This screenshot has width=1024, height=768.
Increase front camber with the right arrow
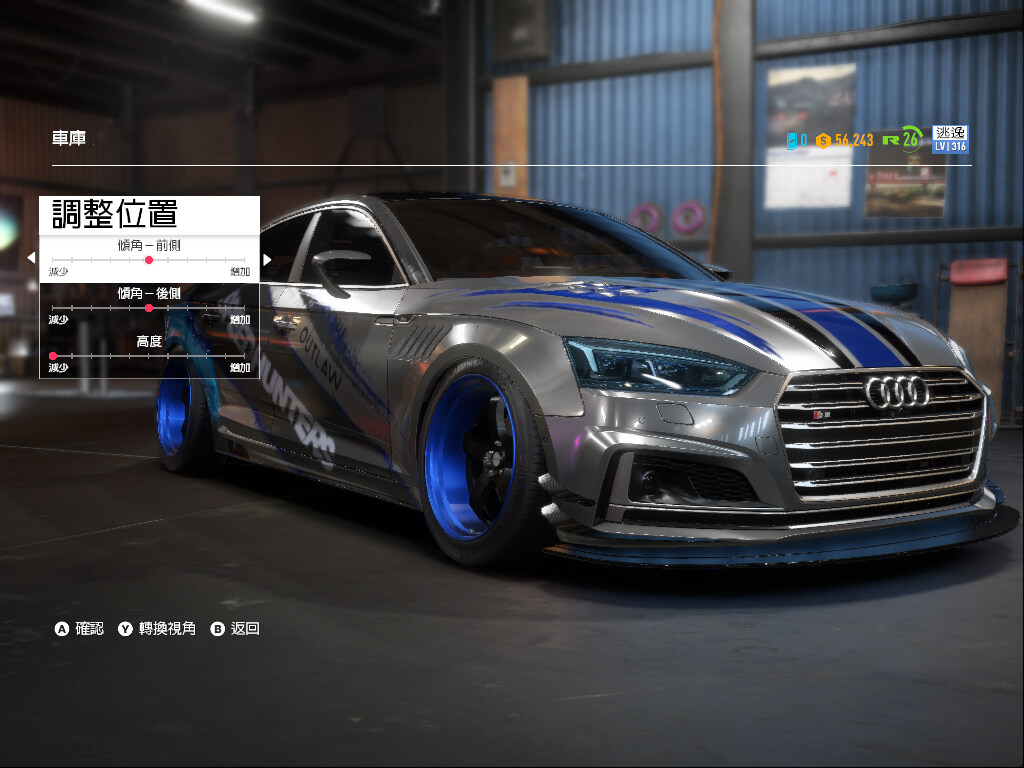(267, 259)
